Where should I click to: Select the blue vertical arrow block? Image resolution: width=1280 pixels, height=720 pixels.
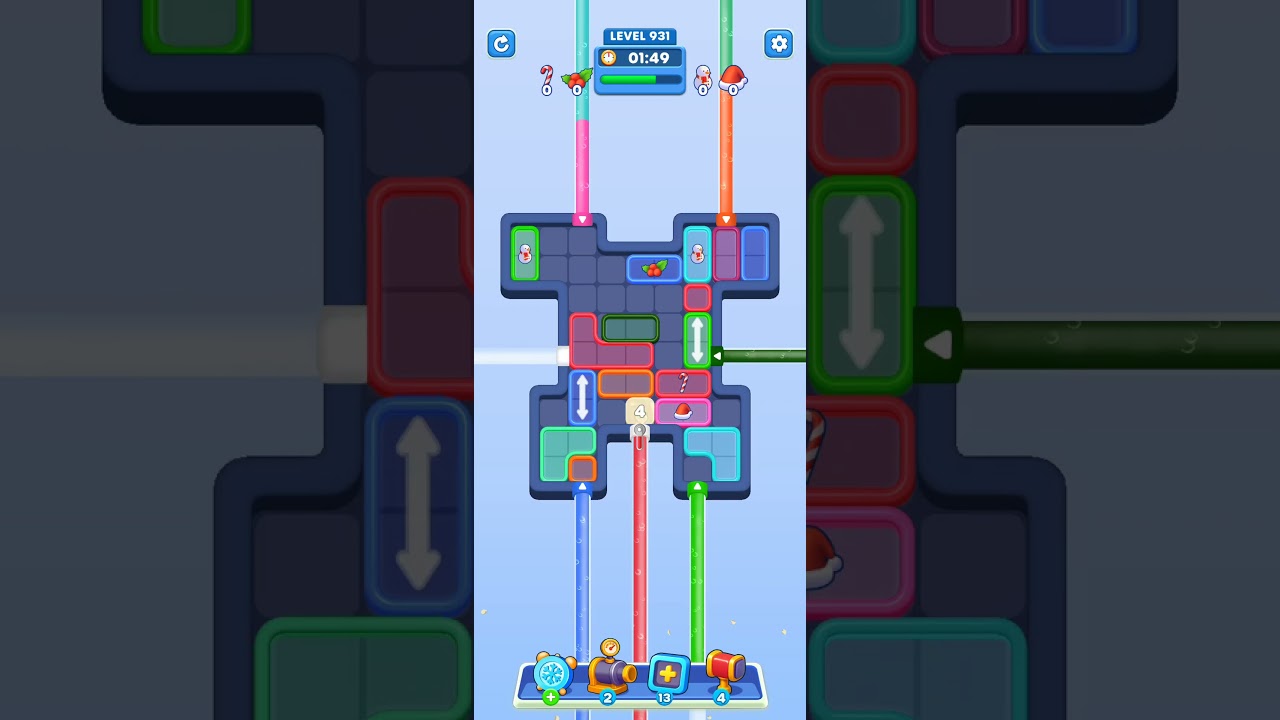pos(584,400)
